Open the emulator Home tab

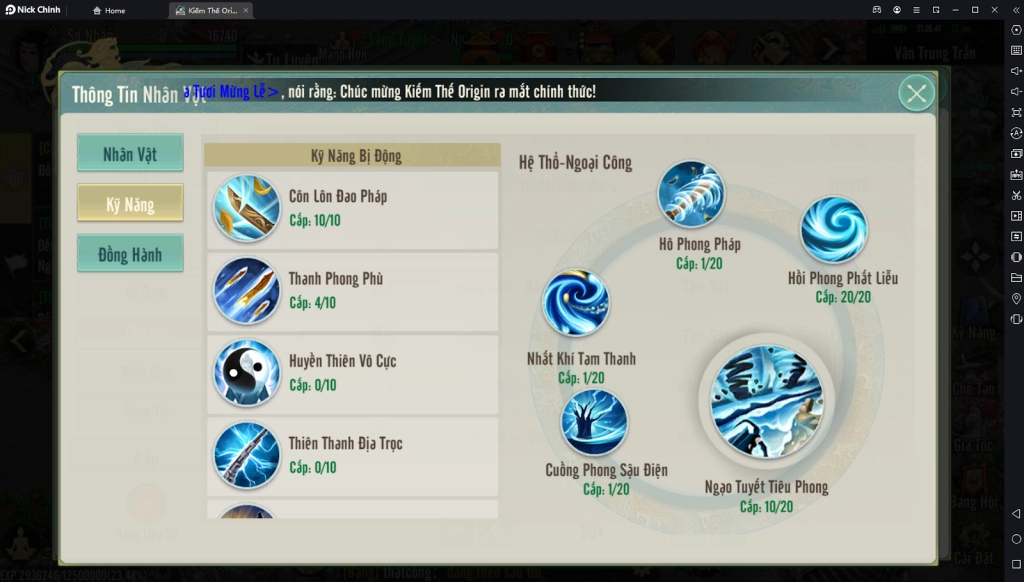coord(110,10)
